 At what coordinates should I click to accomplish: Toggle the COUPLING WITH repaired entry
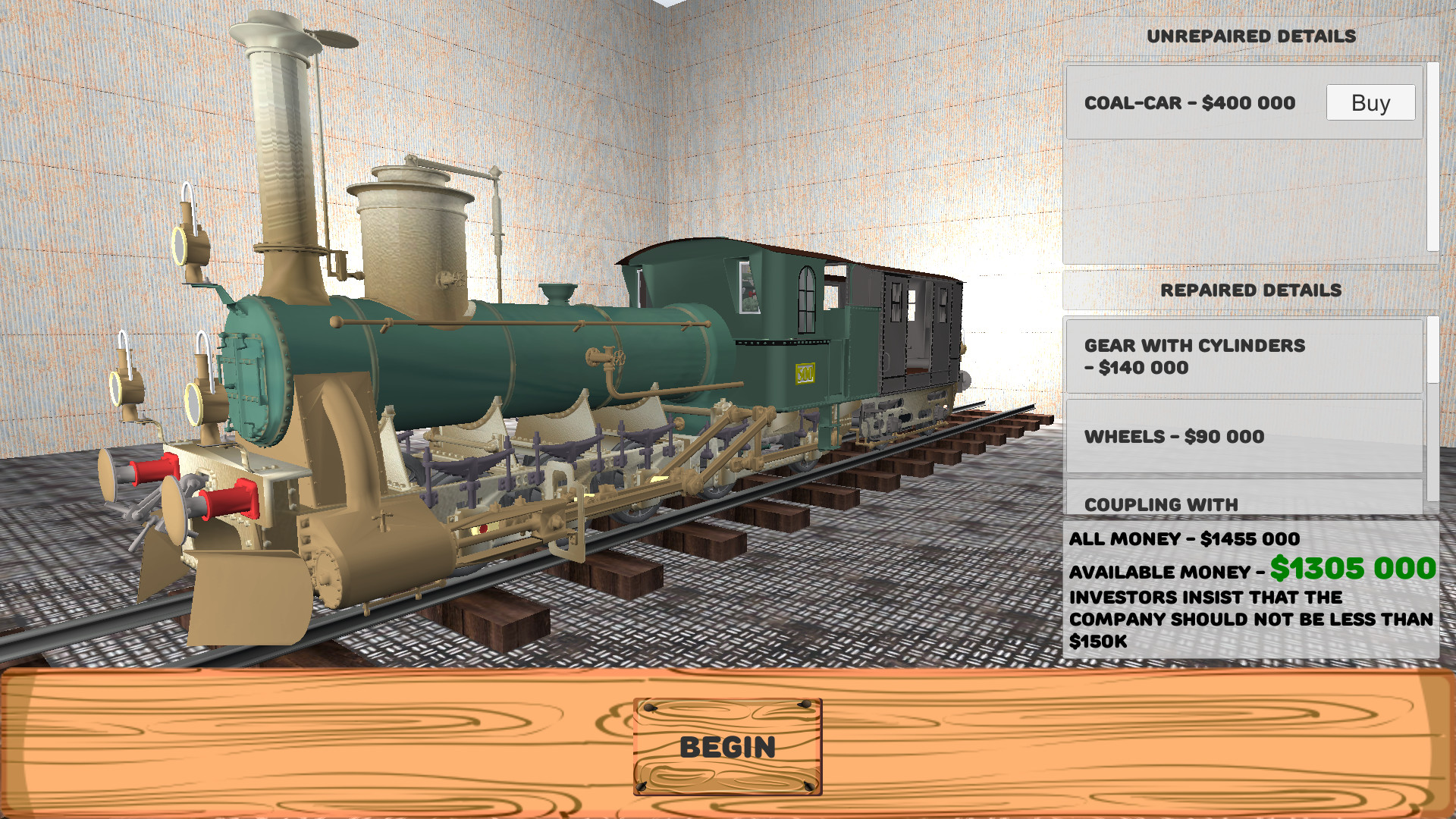[1244, 503]
